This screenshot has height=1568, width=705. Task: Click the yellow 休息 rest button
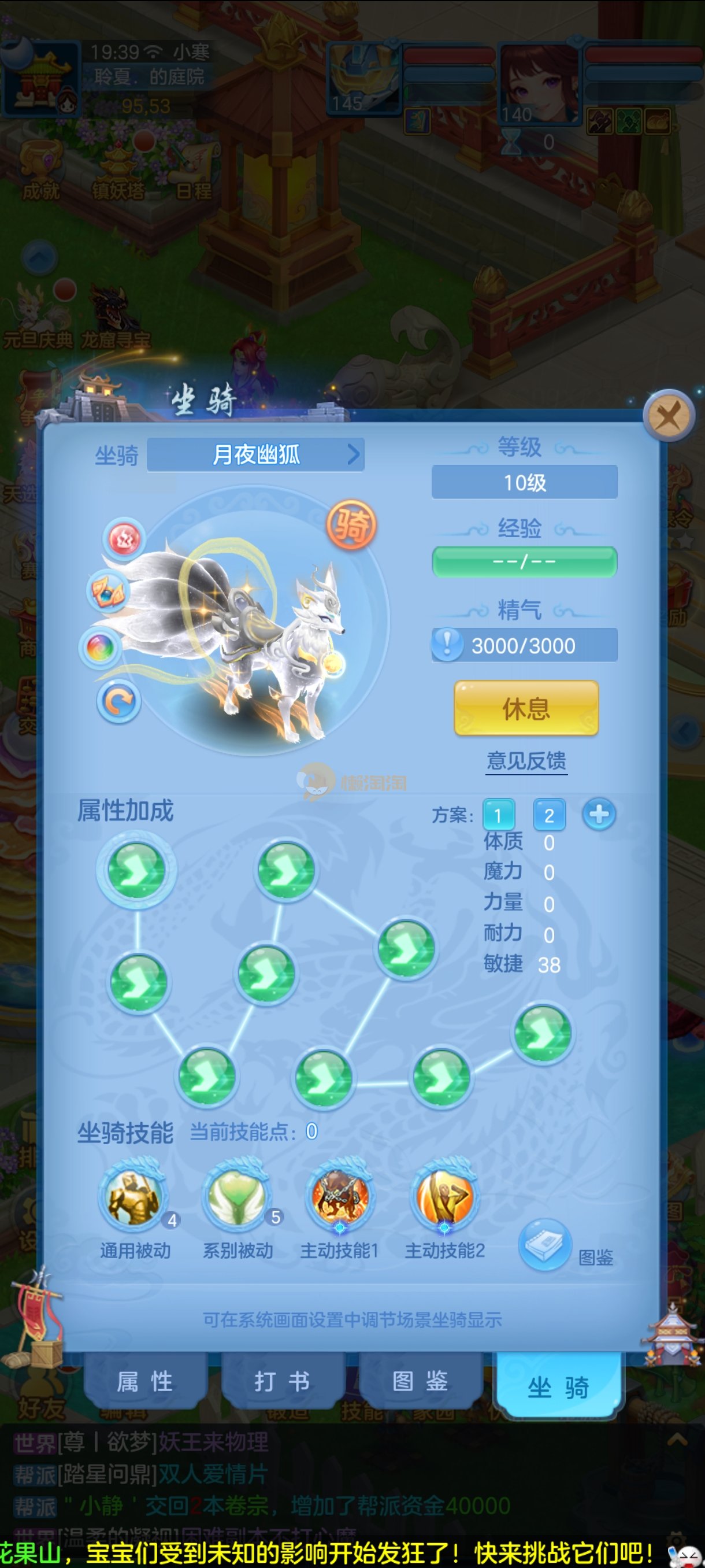coord(526,708)
